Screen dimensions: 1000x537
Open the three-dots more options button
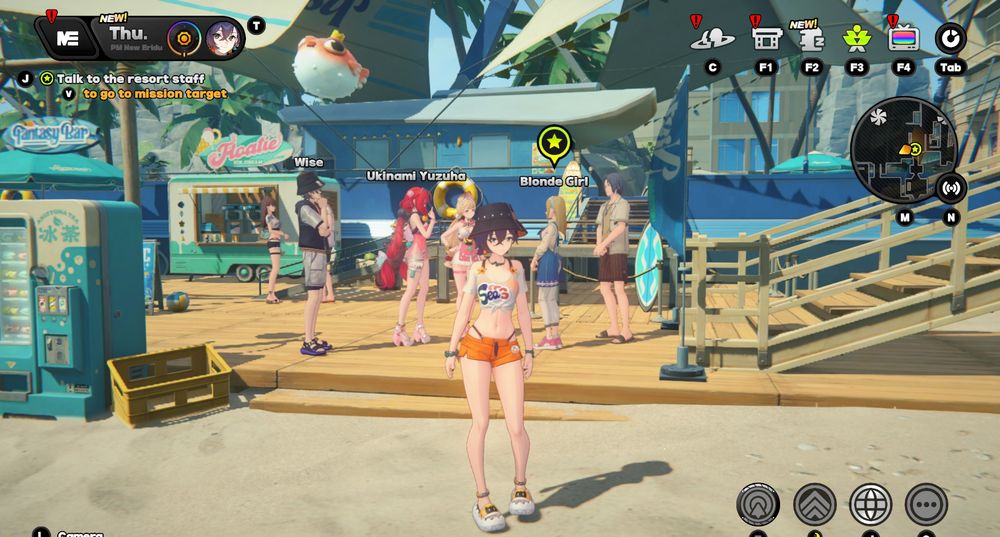pos(926,503)
